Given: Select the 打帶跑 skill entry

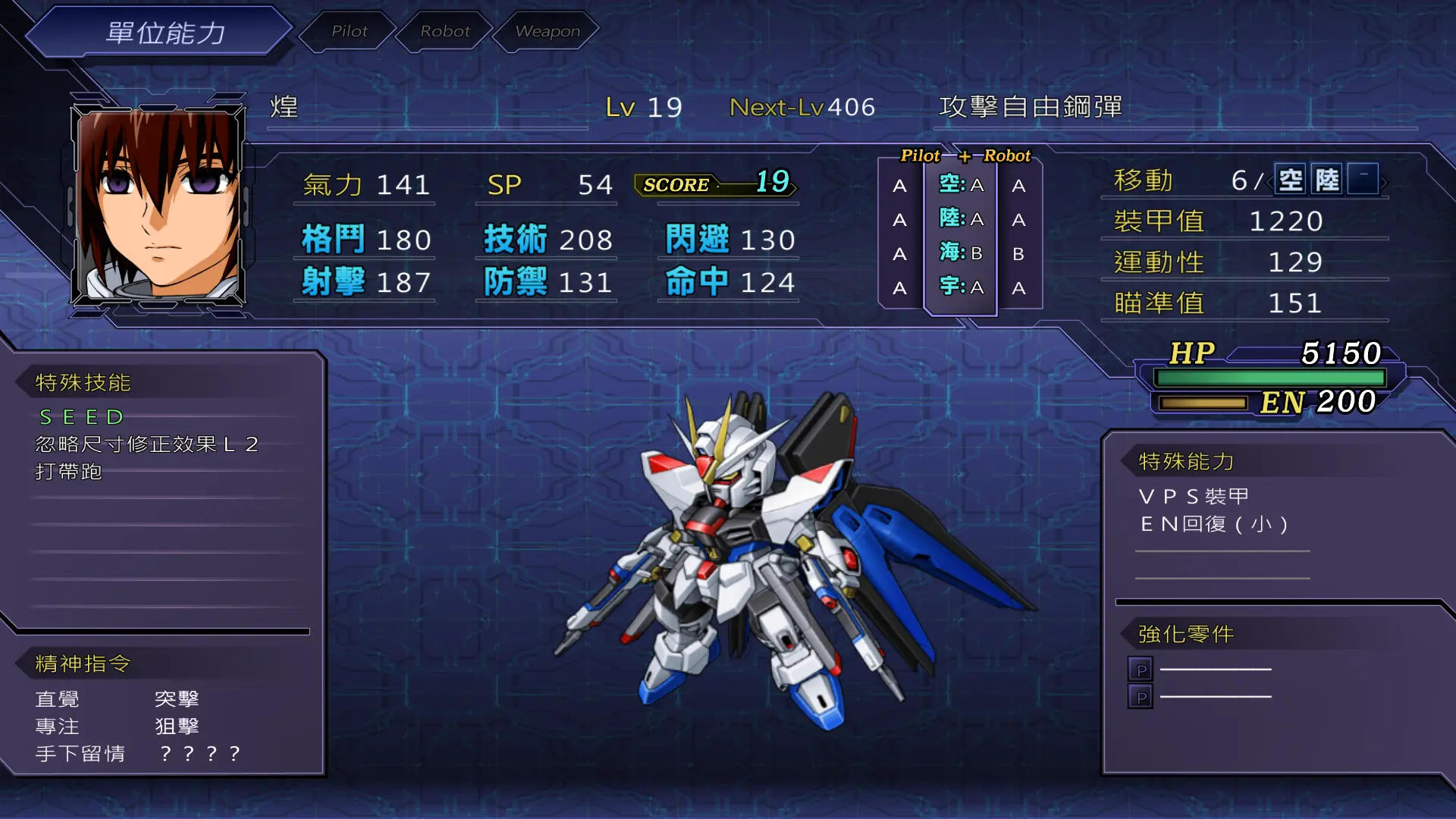Looking at the screenshot, I should (x=69, y=472).
